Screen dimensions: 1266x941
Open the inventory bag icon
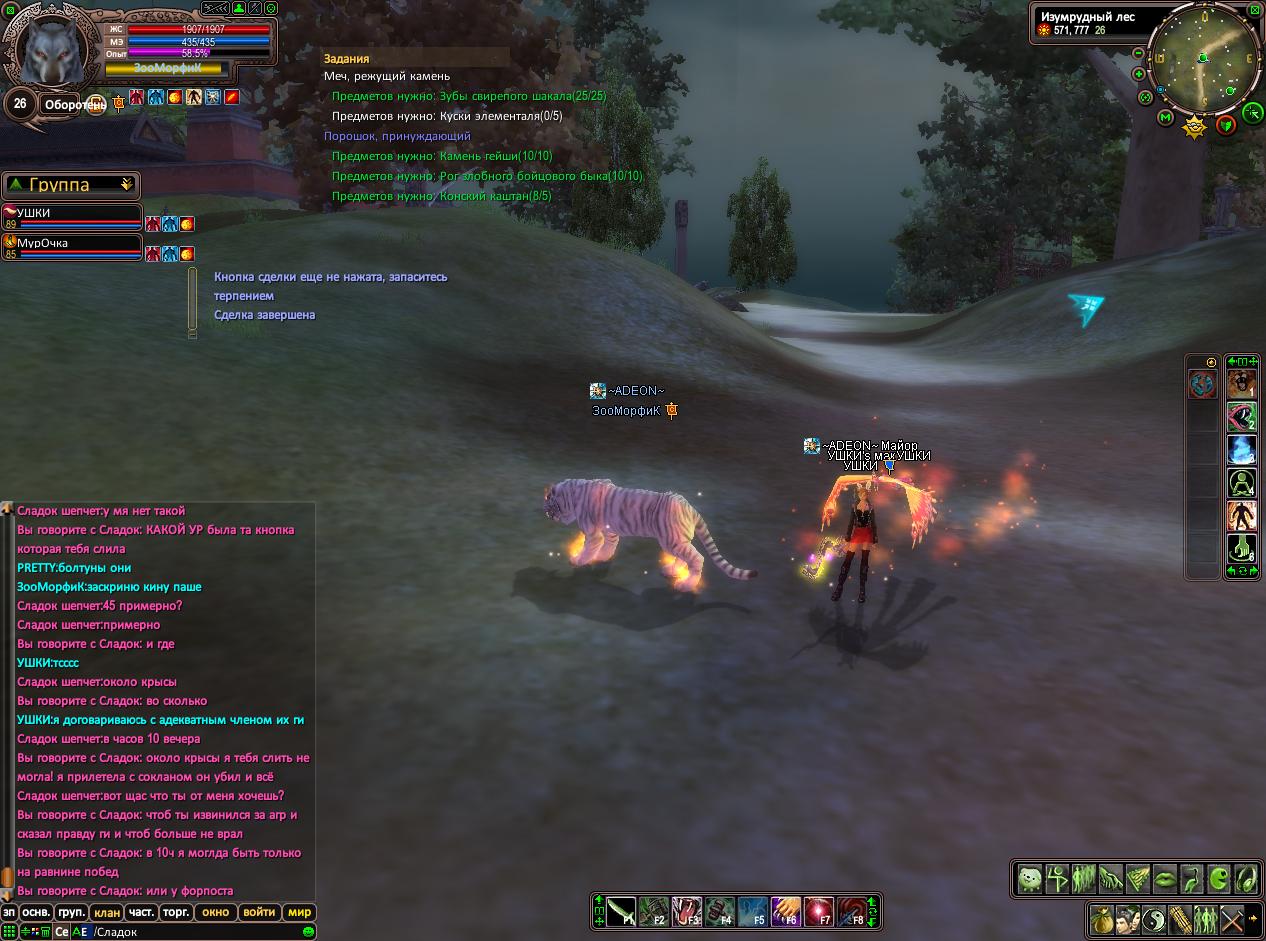1101,917
